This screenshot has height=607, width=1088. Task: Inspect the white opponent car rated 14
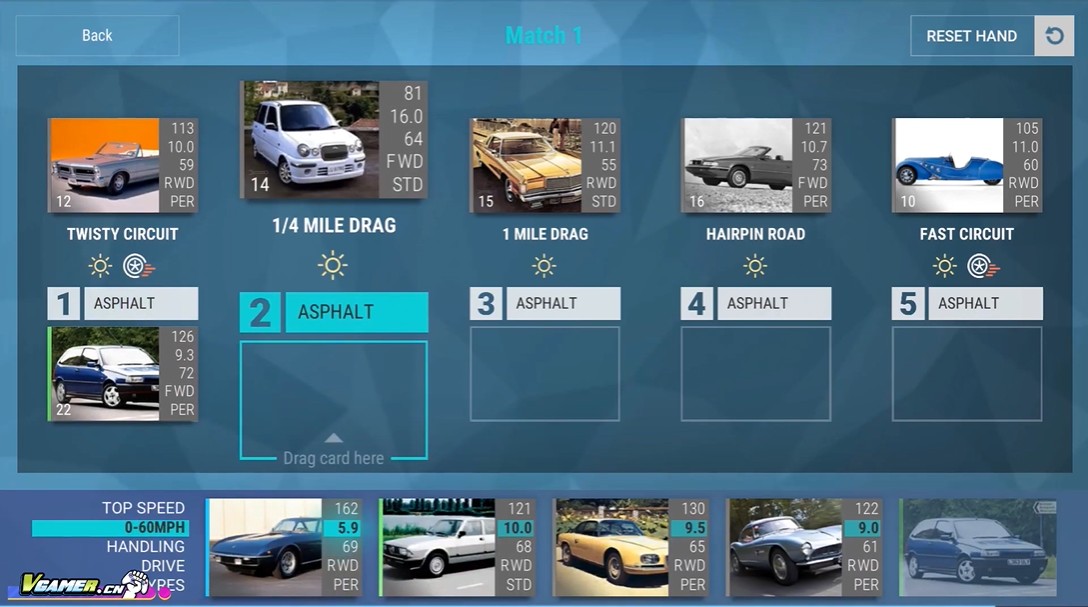[x=333, y=140]
